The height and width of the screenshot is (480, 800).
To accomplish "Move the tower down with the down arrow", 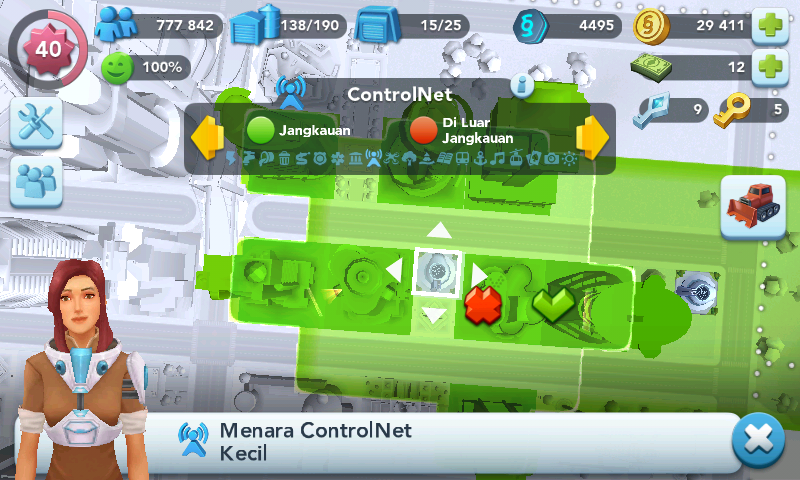I will (436, 316).
